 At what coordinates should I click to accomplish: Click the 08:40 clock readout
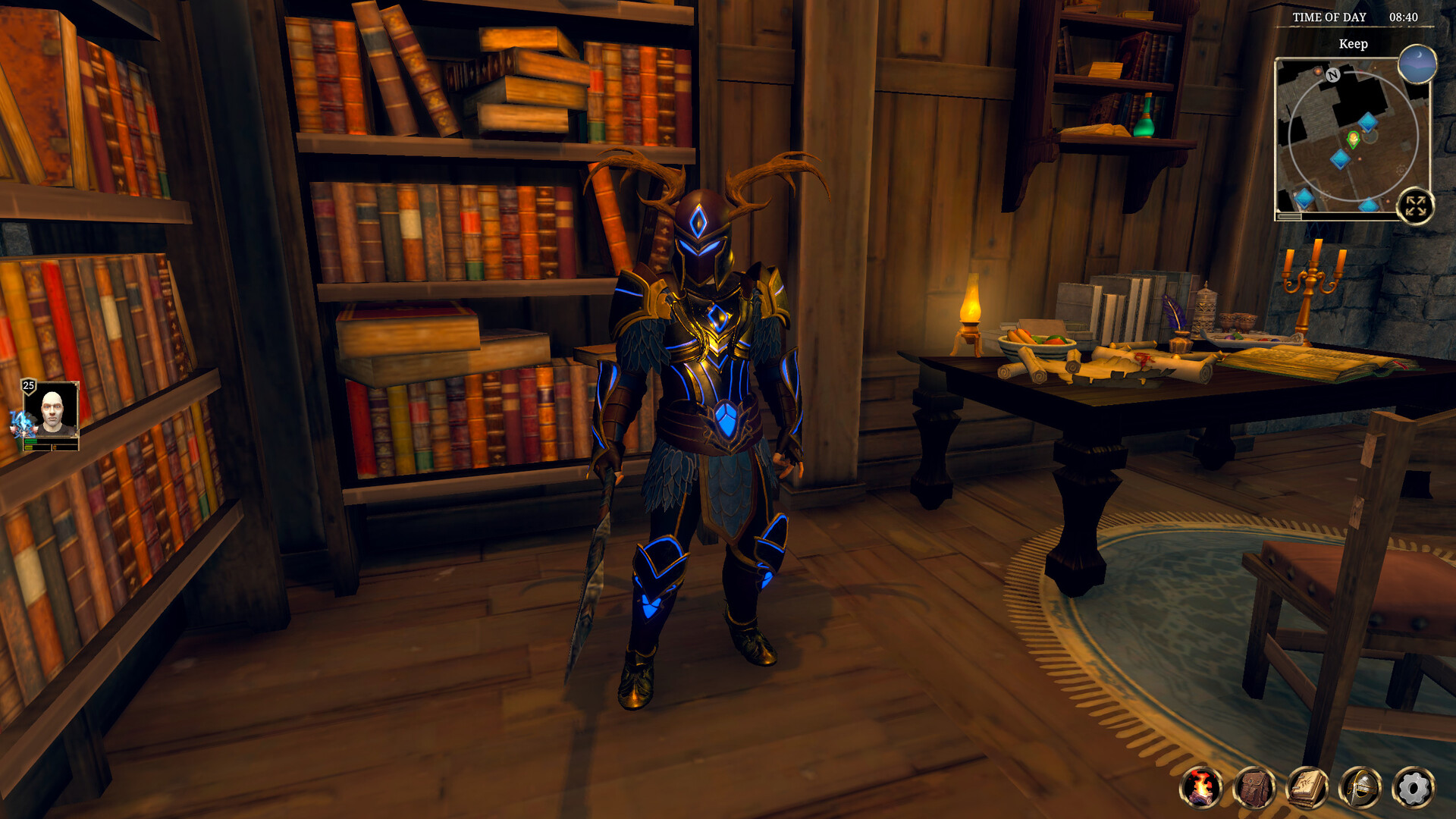[x=1404, y=17]
